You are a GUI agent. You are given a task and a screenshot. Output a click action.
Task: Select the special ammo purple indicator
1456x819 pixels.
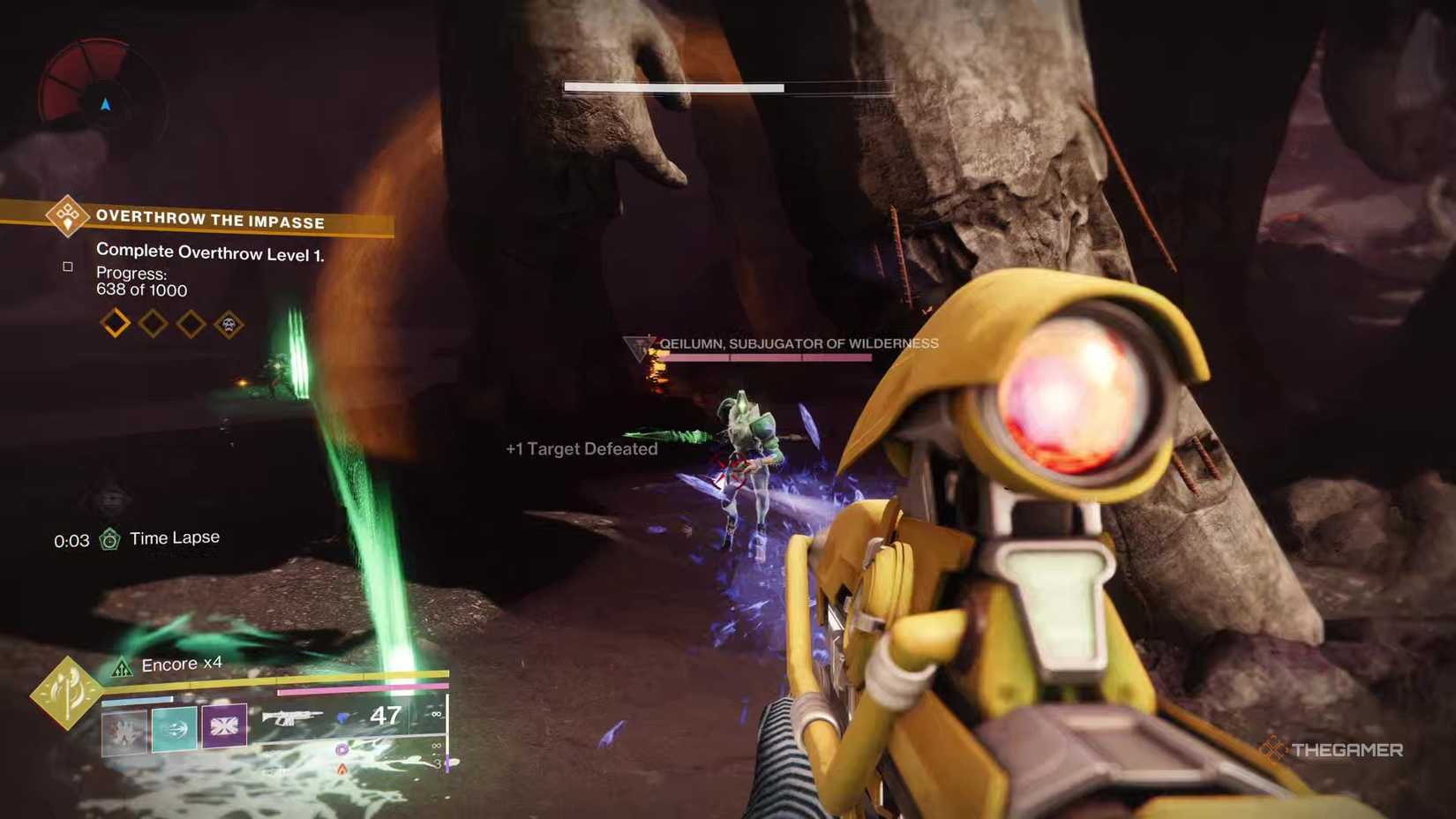[x=341, y=749]
